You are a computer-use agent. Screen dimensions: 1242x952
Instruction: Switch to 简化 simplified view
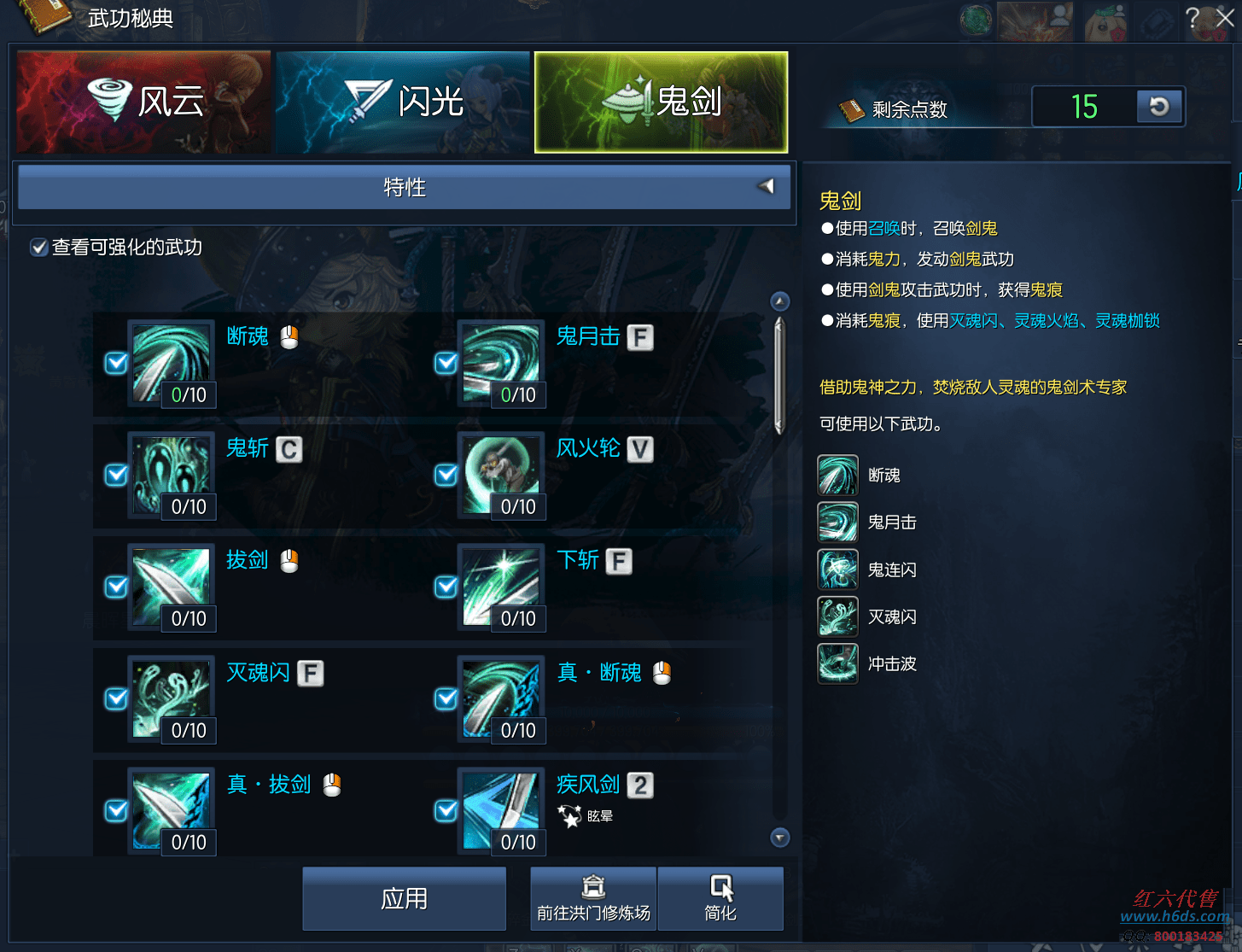click(x=720, y=898)
